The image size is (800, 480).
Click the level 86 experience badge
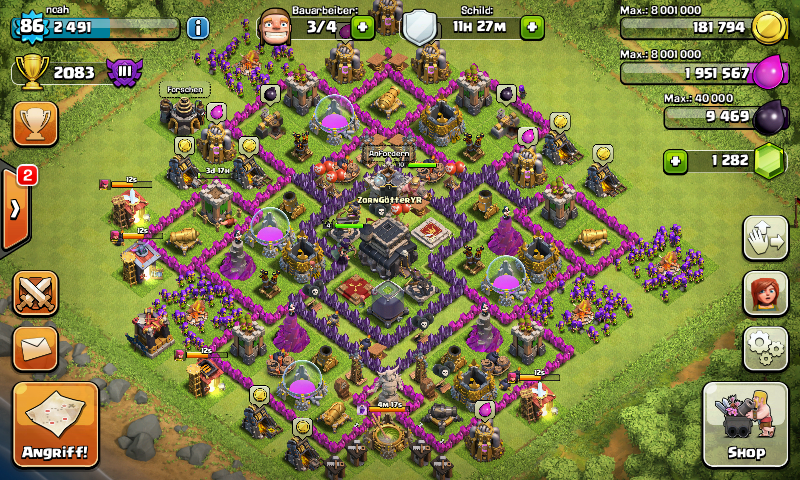tap(31, 27)
